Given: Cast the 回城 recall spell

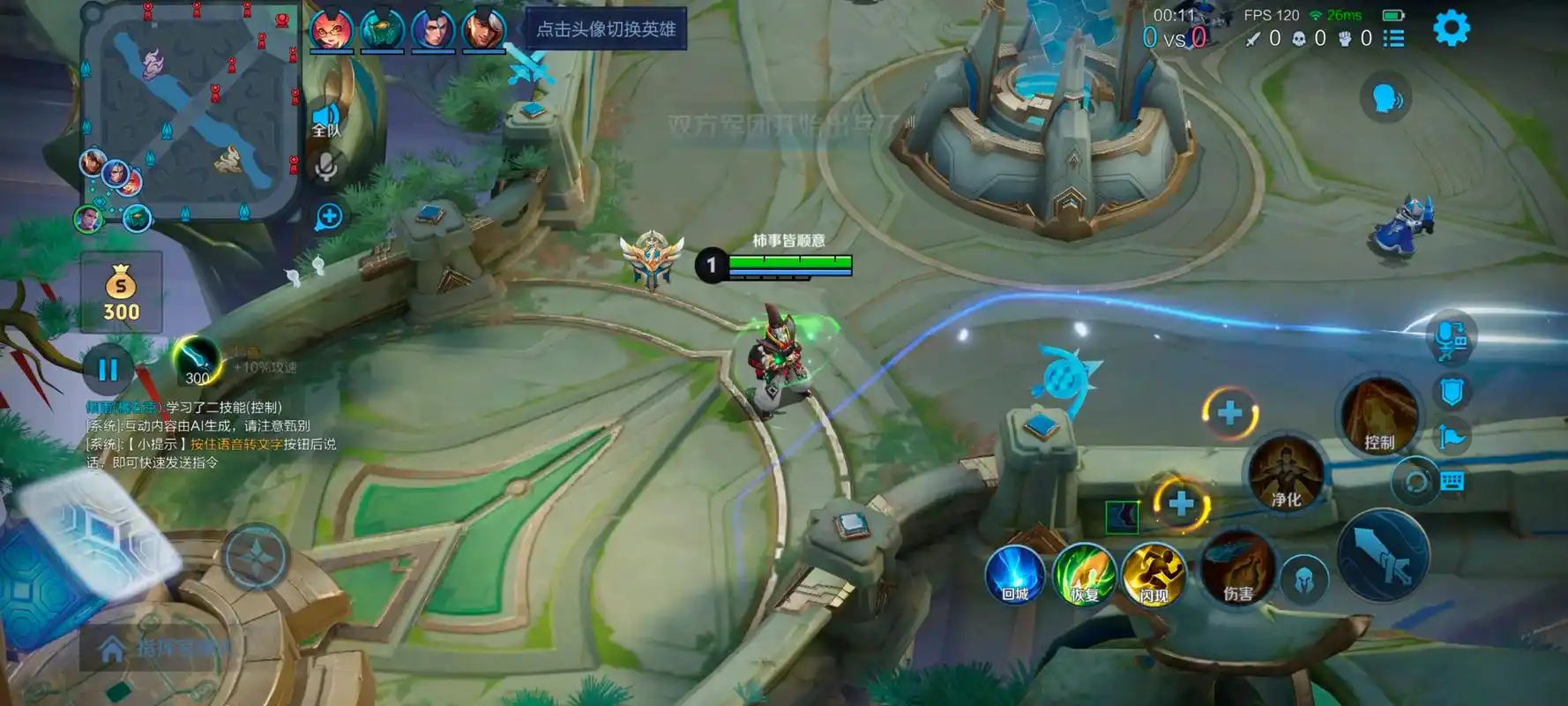Looking at the screenshot, I should point(1014,575).
